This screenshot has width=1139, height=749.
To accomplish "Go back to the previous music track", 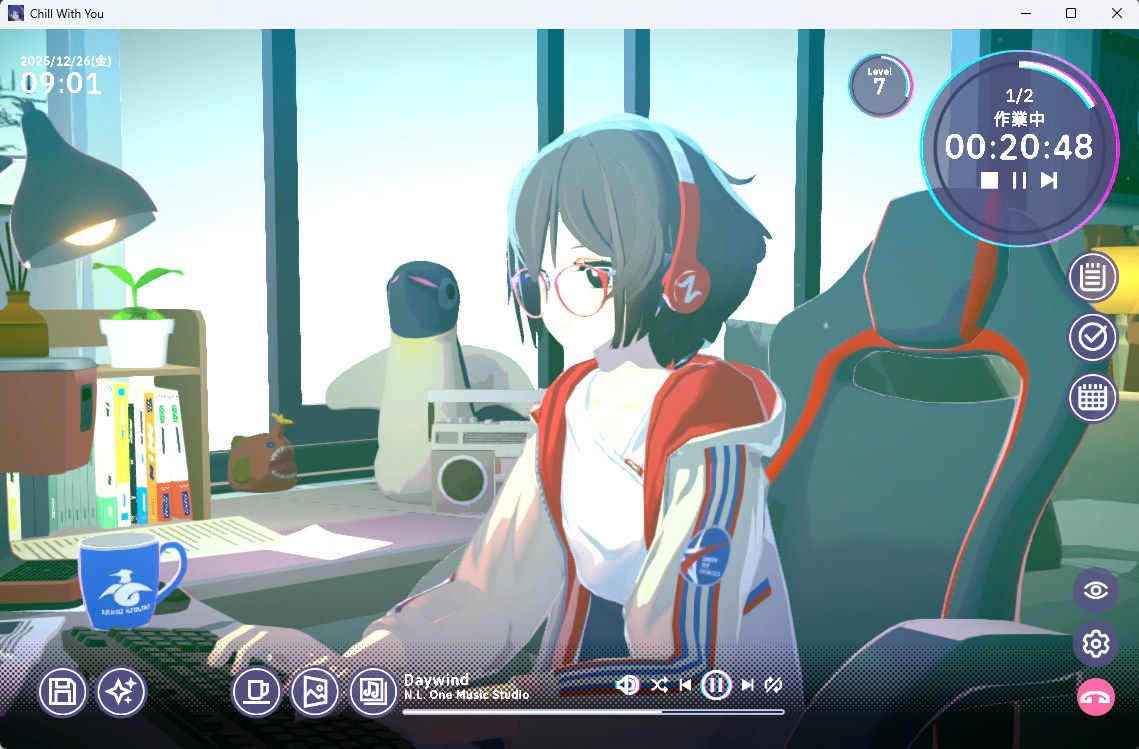I will 686,685.
